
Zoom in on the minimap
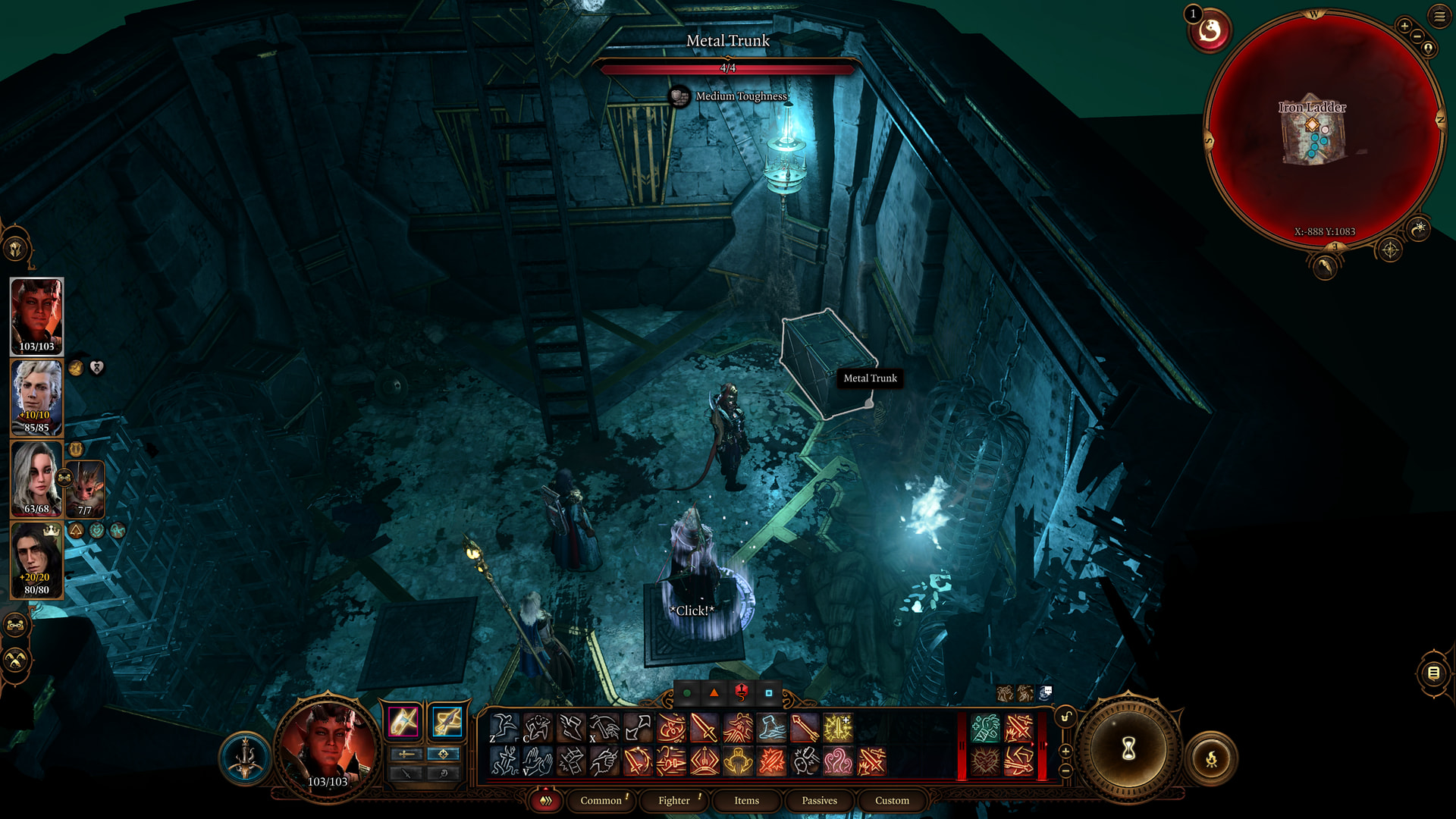pyautogui.click(x=1404, y=27)
